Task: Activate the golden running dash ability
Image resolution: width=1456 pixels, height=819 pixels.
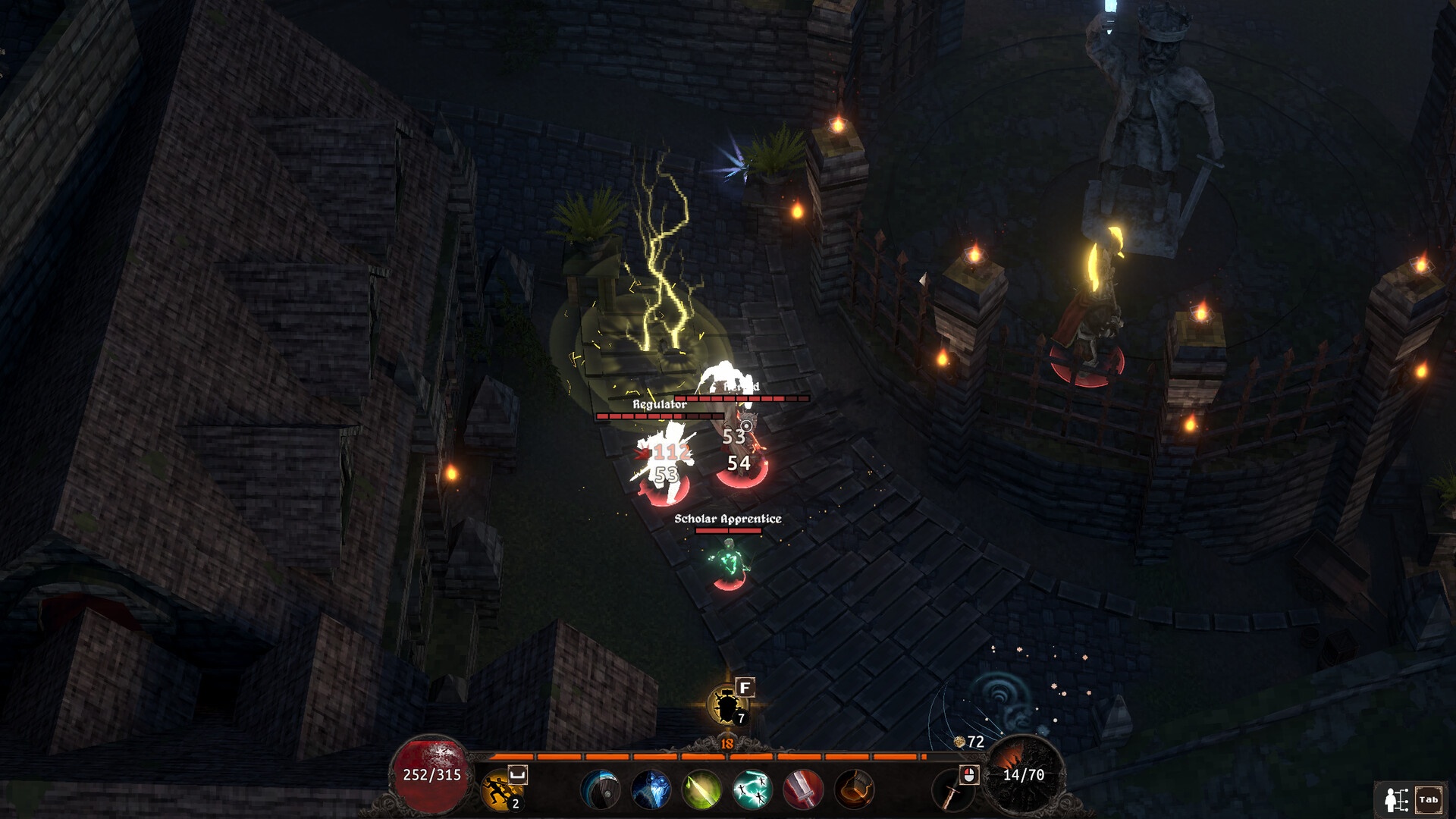Action: pyautogui.click(x=500, y=789)
